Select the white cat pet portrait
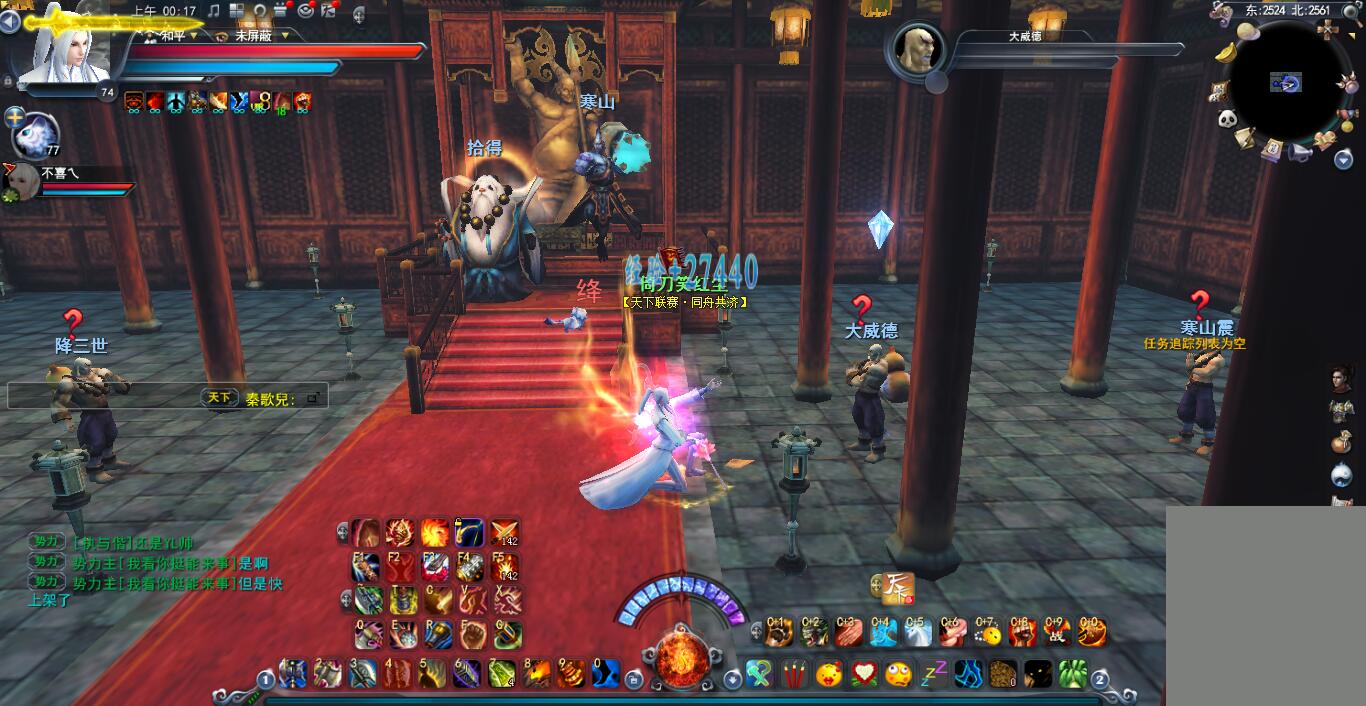Viewport: 1366px width, 706px height. [x=37, y=132]
